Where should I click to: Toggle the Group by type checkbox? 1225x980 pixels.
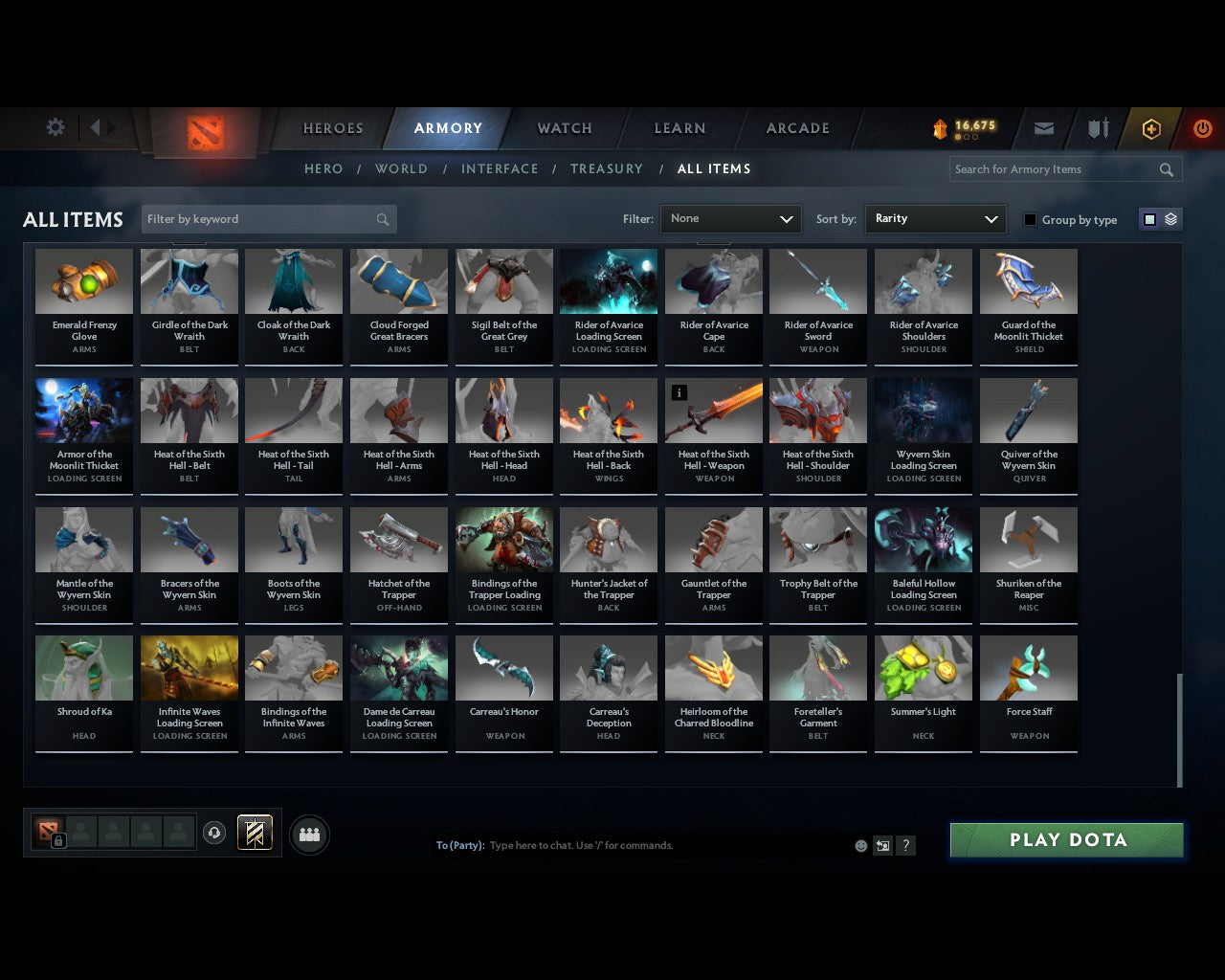(x=1030, y=219)
